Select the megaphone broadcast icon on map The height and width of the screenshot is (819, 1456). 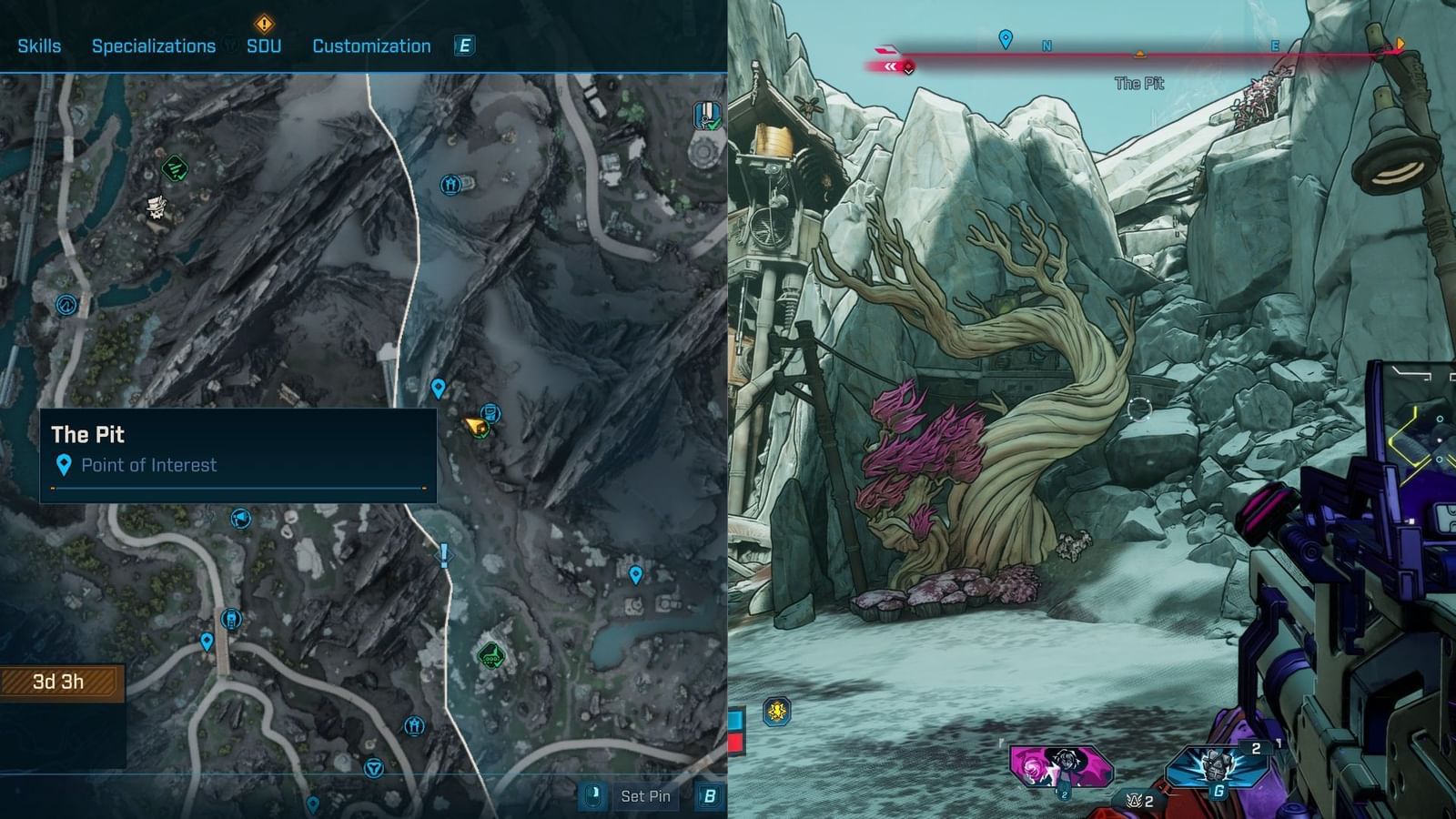tap(240, 518)
